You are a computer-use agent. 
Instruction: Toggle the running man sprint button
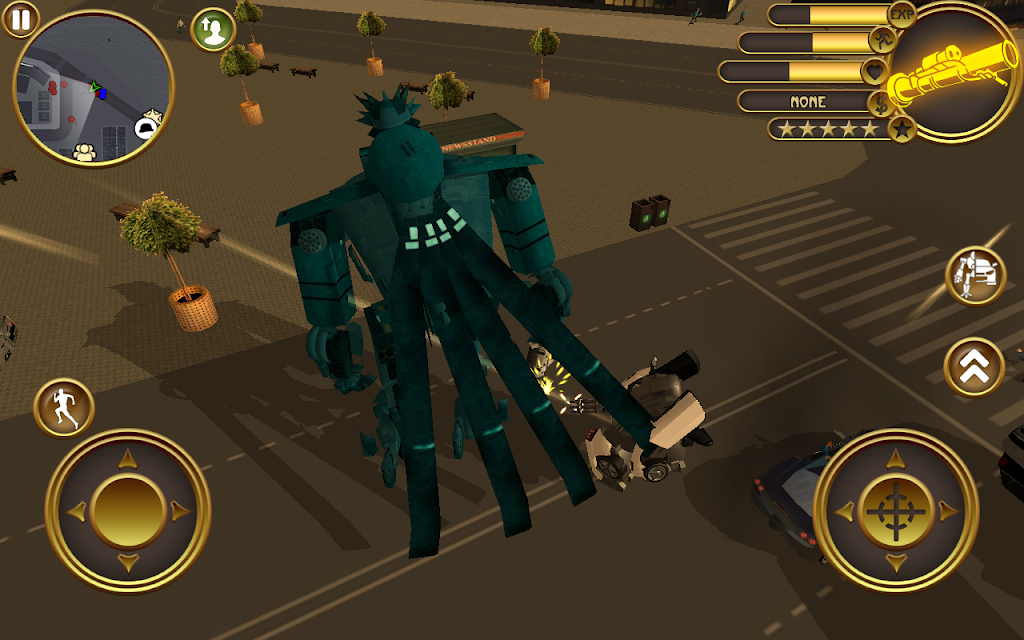(64, 408)
